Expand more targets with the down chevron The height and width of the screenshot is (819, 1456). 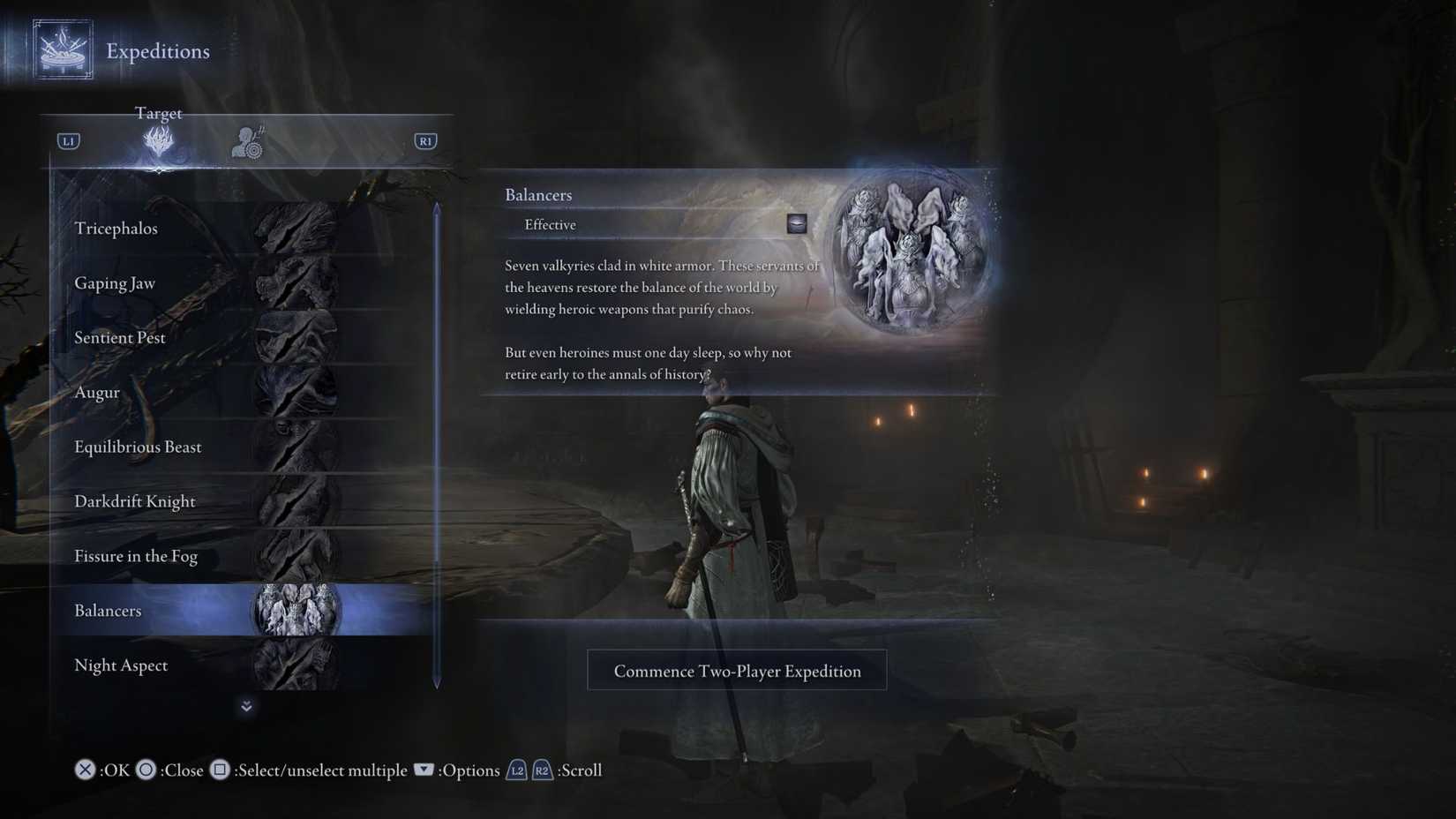point(246,706)
